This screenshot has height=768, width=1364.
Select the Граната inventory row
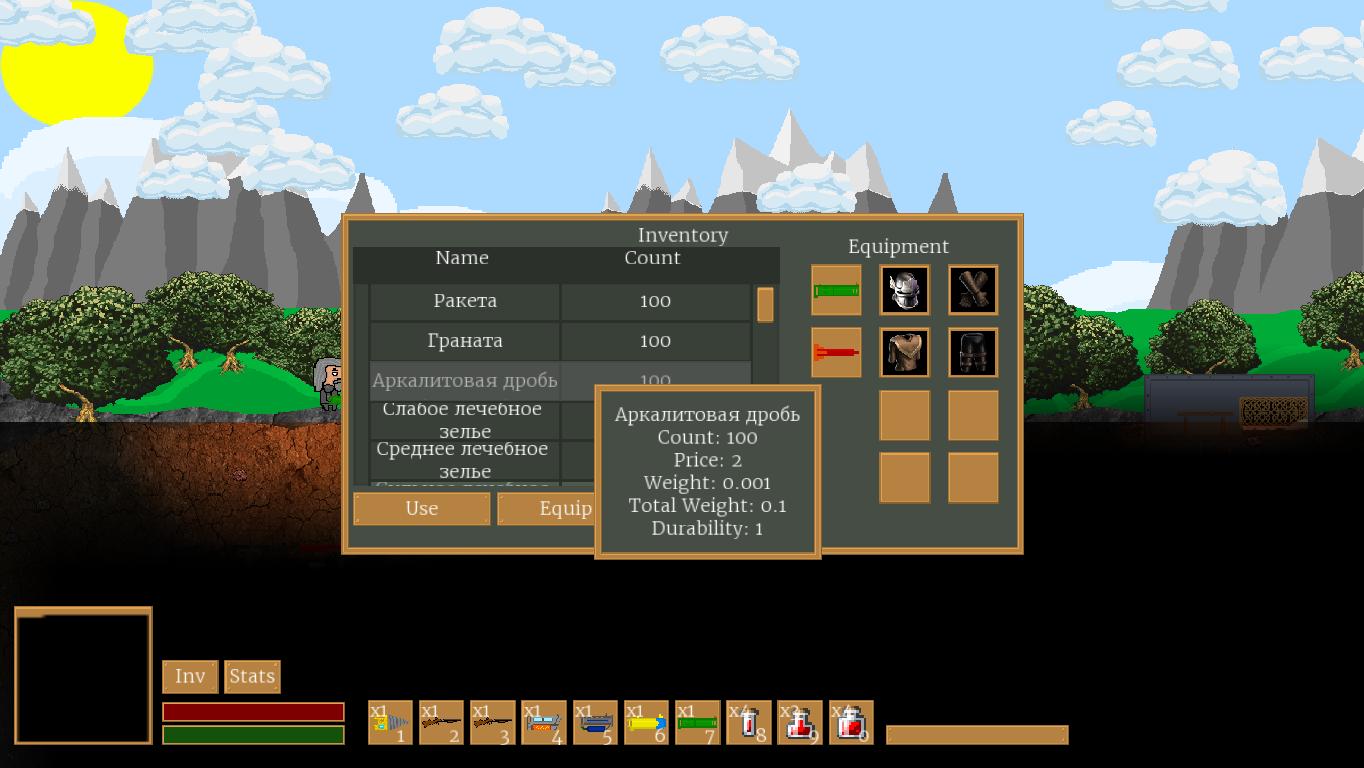[465, 341]
